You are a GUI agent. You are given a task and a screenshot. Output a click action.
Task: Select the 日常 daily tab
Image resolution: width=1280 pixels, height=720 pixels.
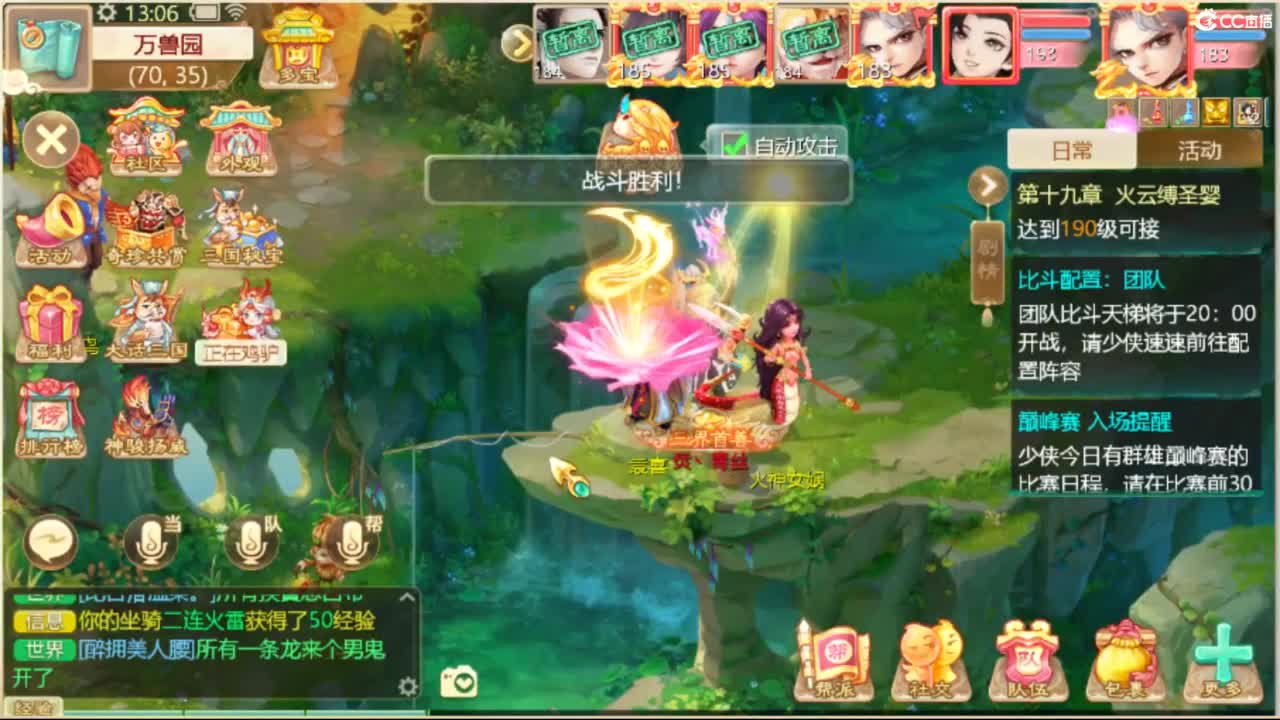1074,148
